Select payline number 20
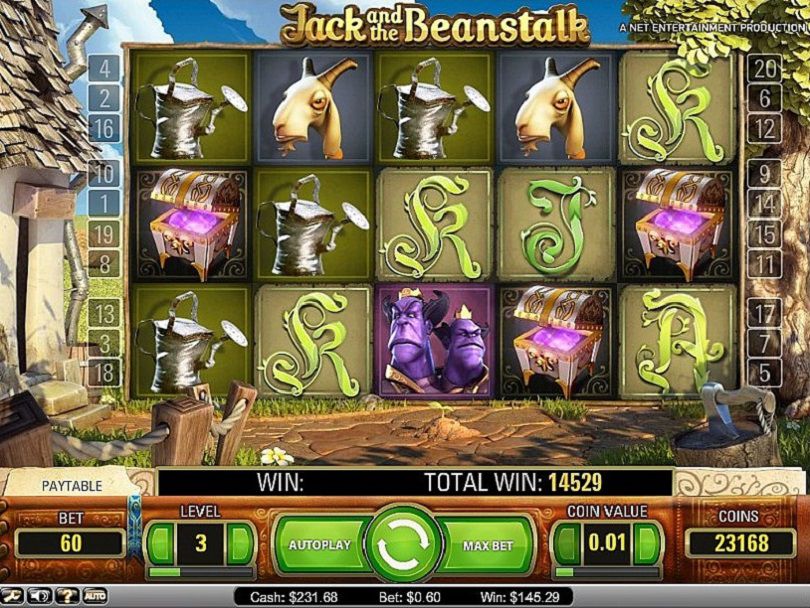This screenshot has height=608, width=810. [x=764, y=69]
